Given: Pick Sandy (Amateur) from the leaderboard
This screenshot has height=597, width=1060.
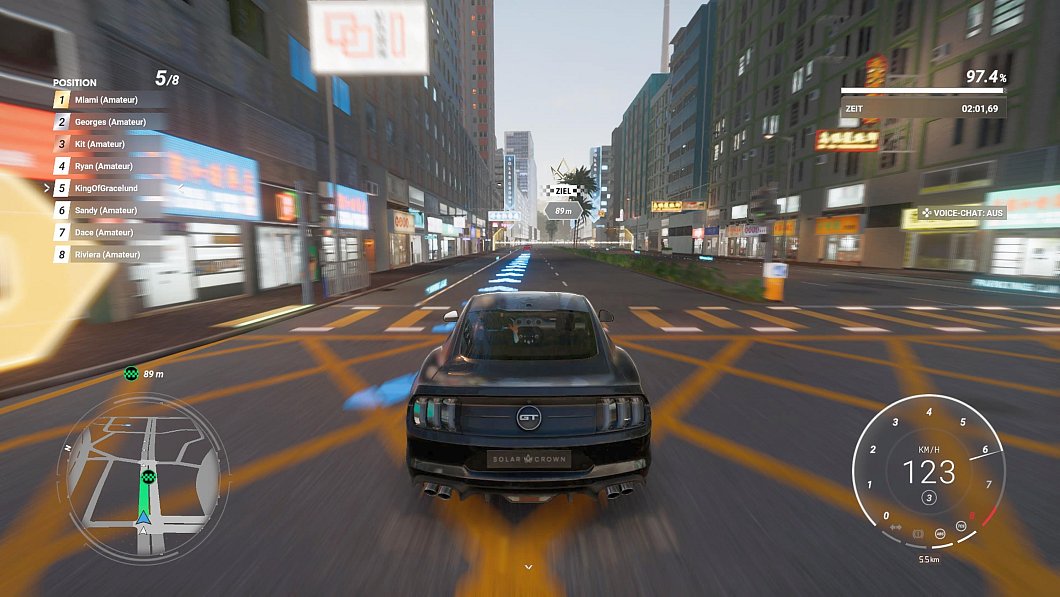Looking at the screenshot, I should pyautogui.click(x=105, y=210).
